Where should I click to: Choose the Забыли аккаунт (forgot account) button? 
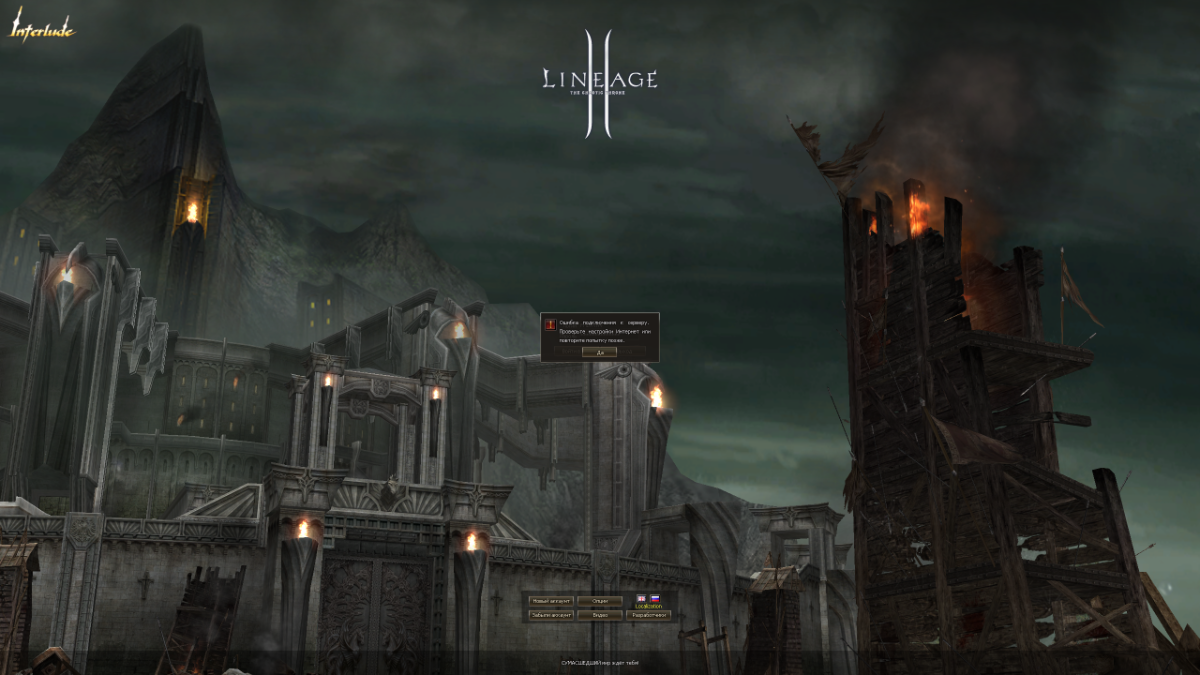tap(551, 615)
